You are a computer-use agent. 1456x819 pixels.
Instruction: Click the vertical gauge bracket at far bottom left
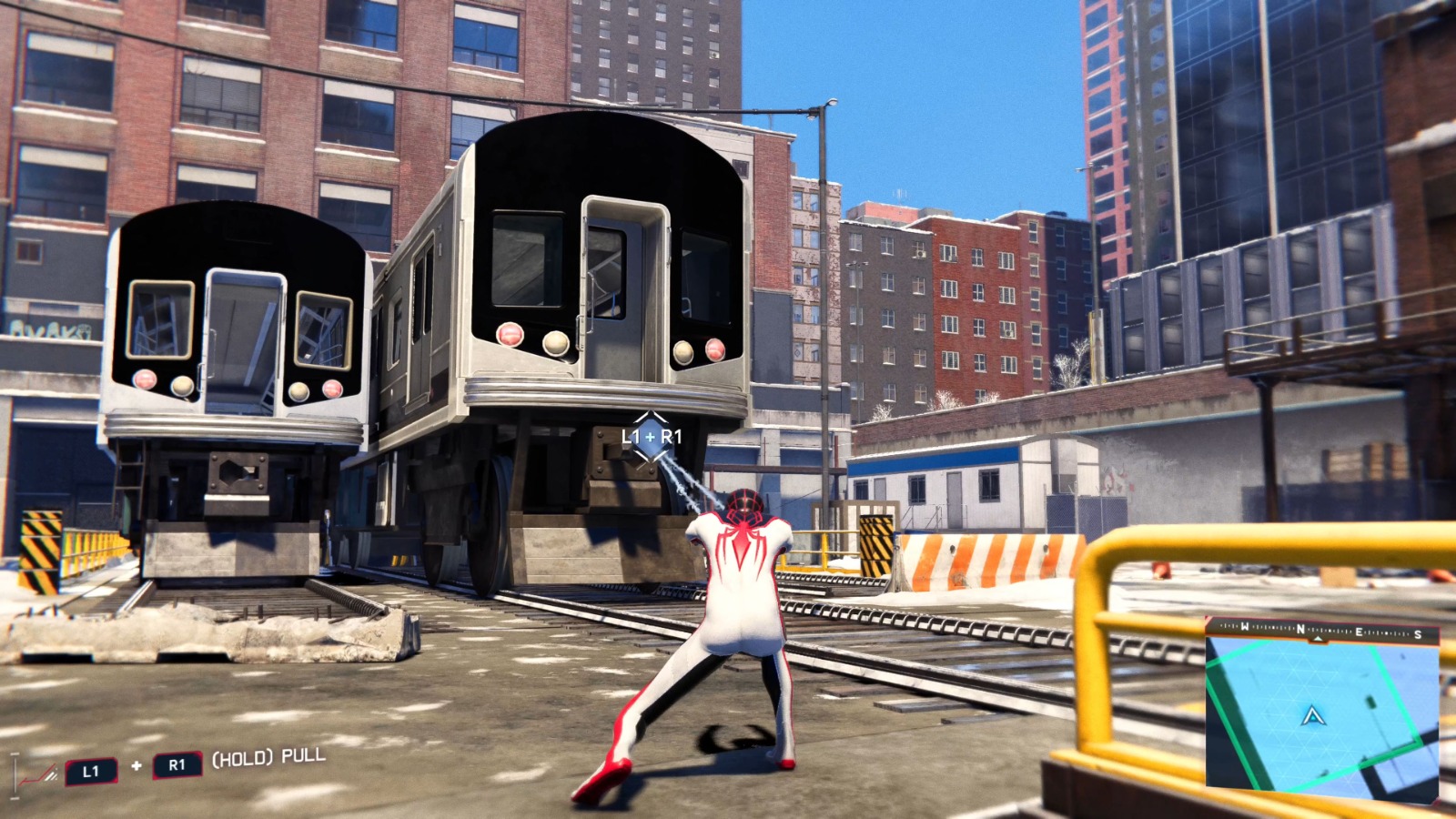(15, 773)
